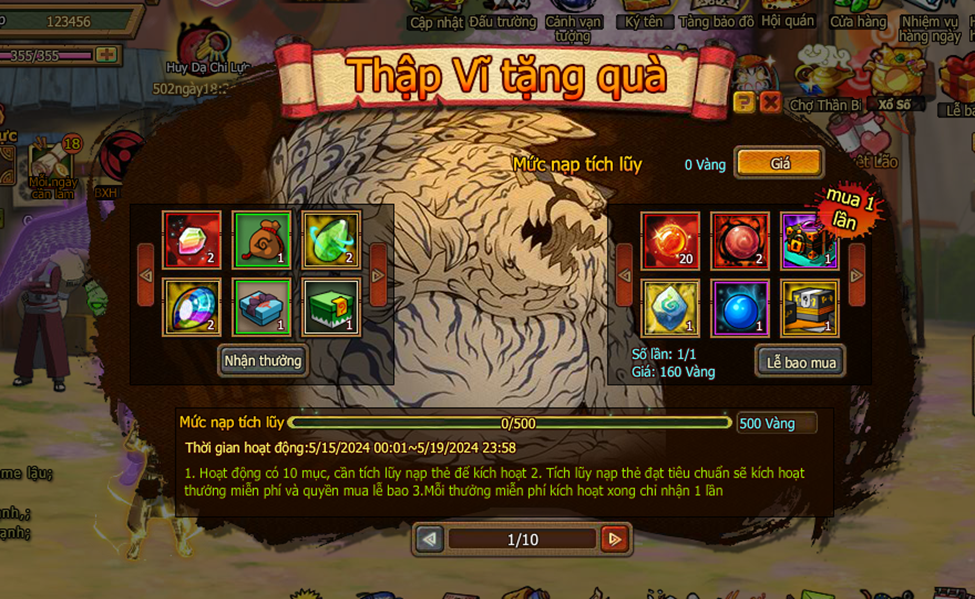The height and width of the screenshot is (599, 975).
Task: Click the orange Giá button
Action: pyautogui.click(x=780, y=163)
